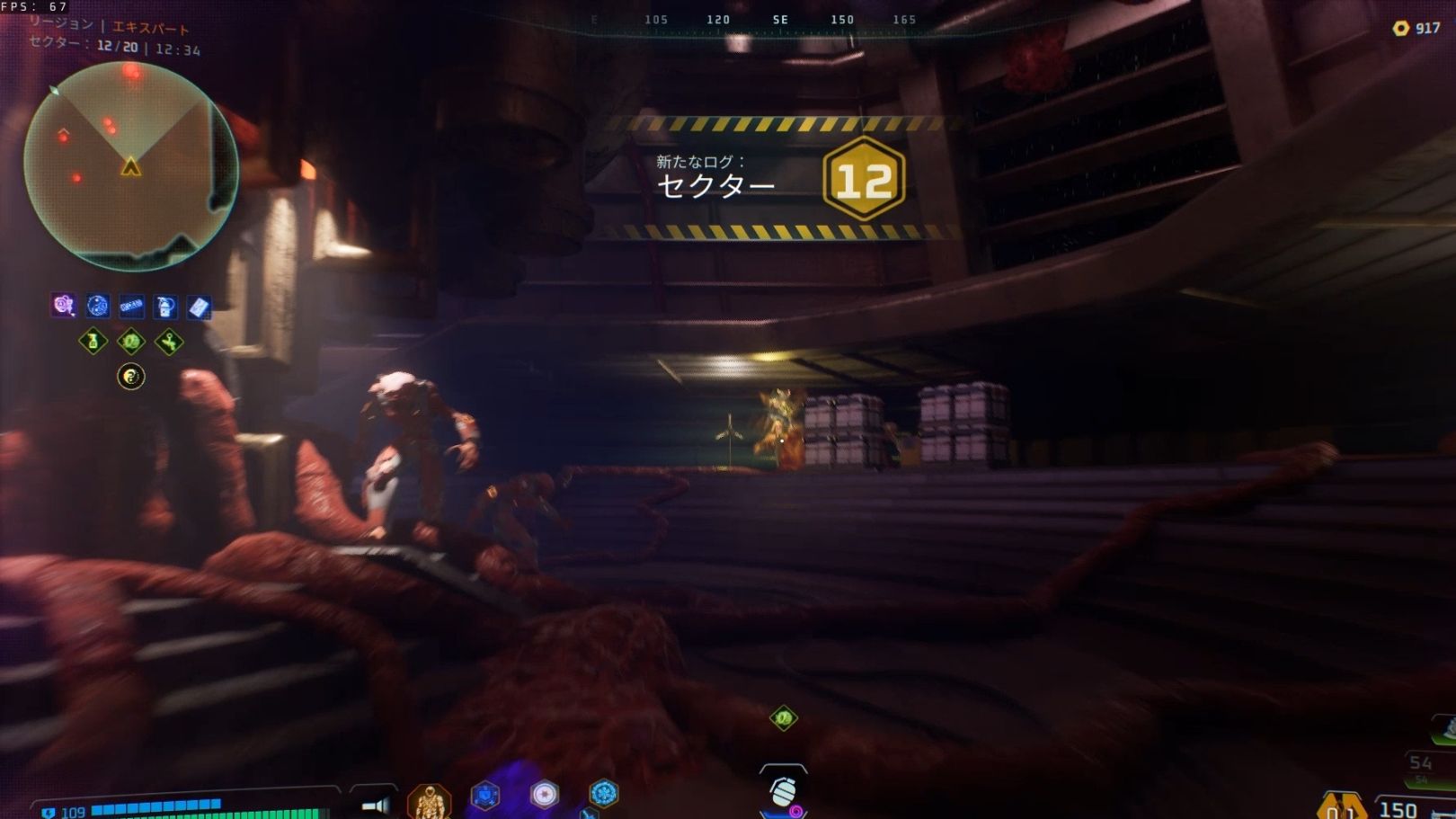Click the green grenade diamond icon under perks

131,342
